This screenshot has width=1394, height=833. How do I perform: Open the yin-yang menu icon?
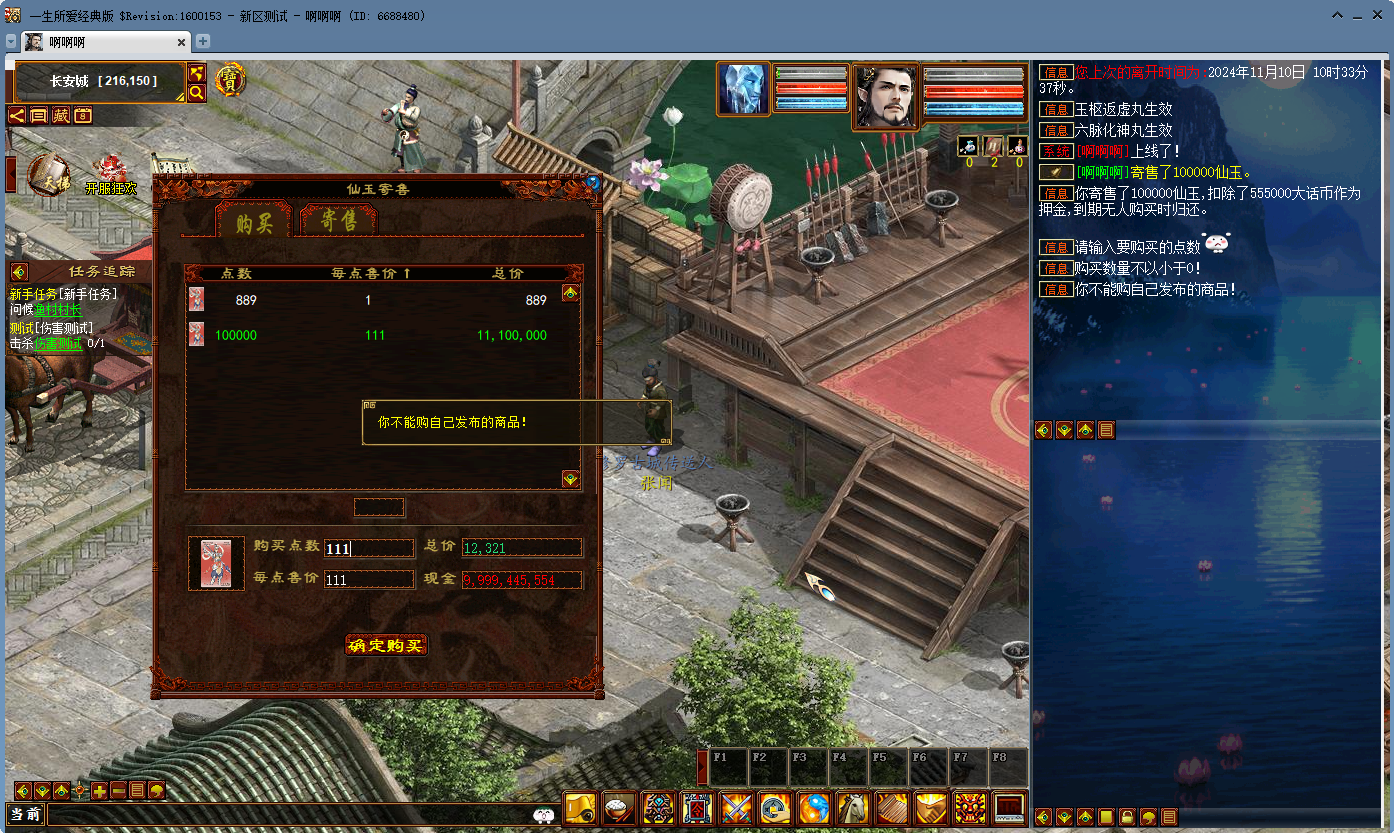pyautogui.click(x=814, y=807)
